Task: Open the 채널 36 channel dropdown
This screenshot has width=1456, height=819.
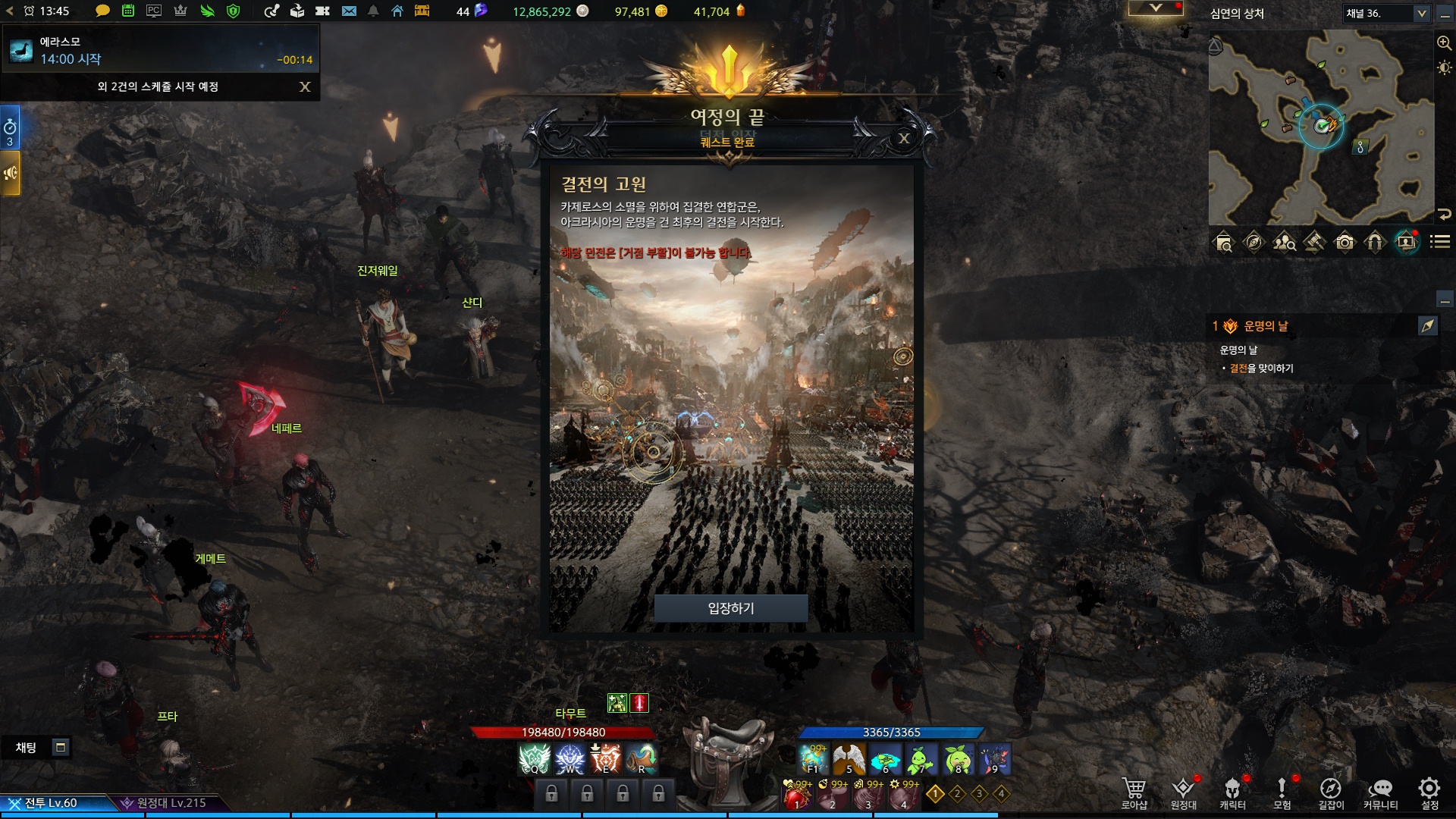Action: click(x=1421, y=13)
